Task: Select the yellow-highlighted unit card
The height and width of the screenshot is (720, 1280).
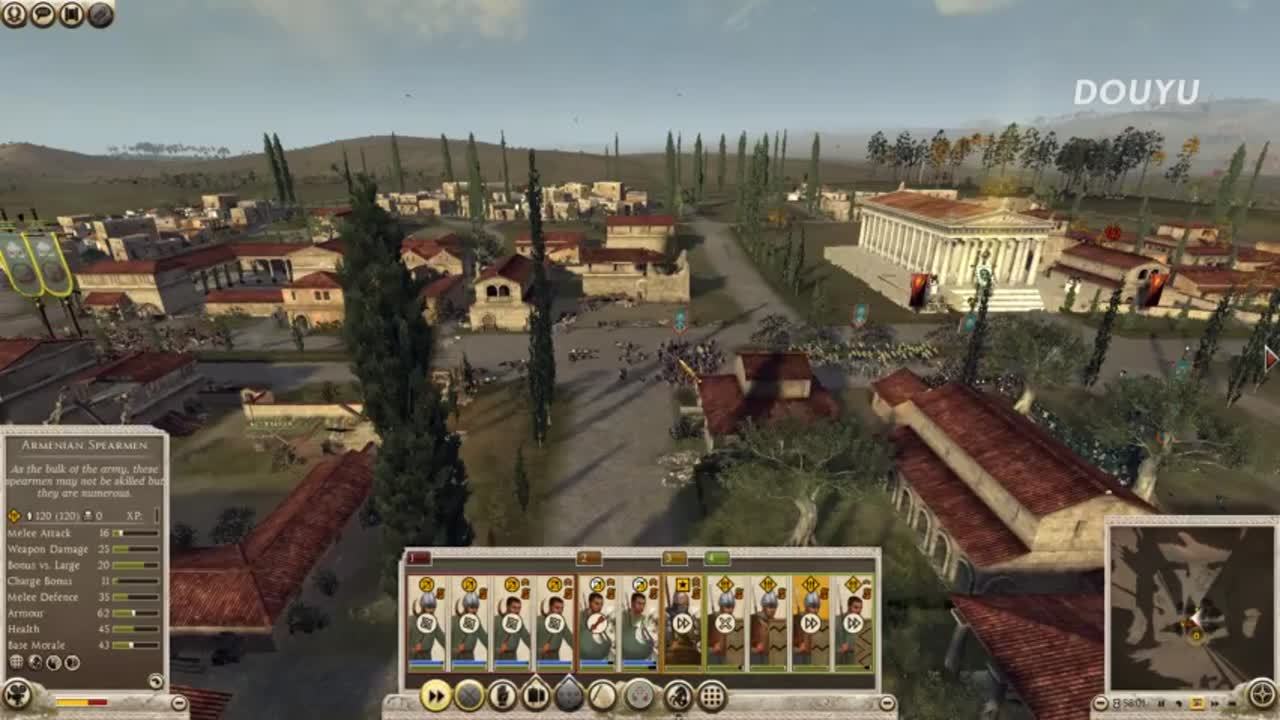Action: pos(811,622)
